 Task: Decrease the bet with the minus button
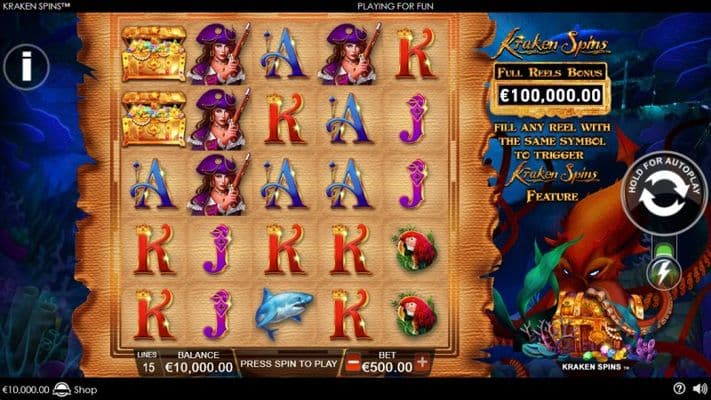click(352, 363)
